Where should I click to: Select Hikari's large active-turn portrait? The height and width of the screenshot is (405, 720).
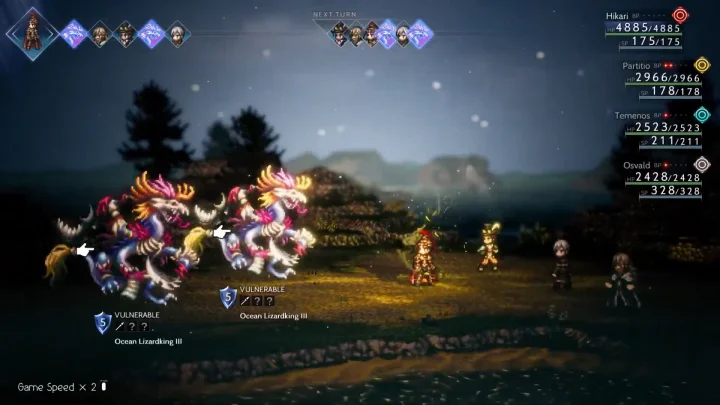31,31
